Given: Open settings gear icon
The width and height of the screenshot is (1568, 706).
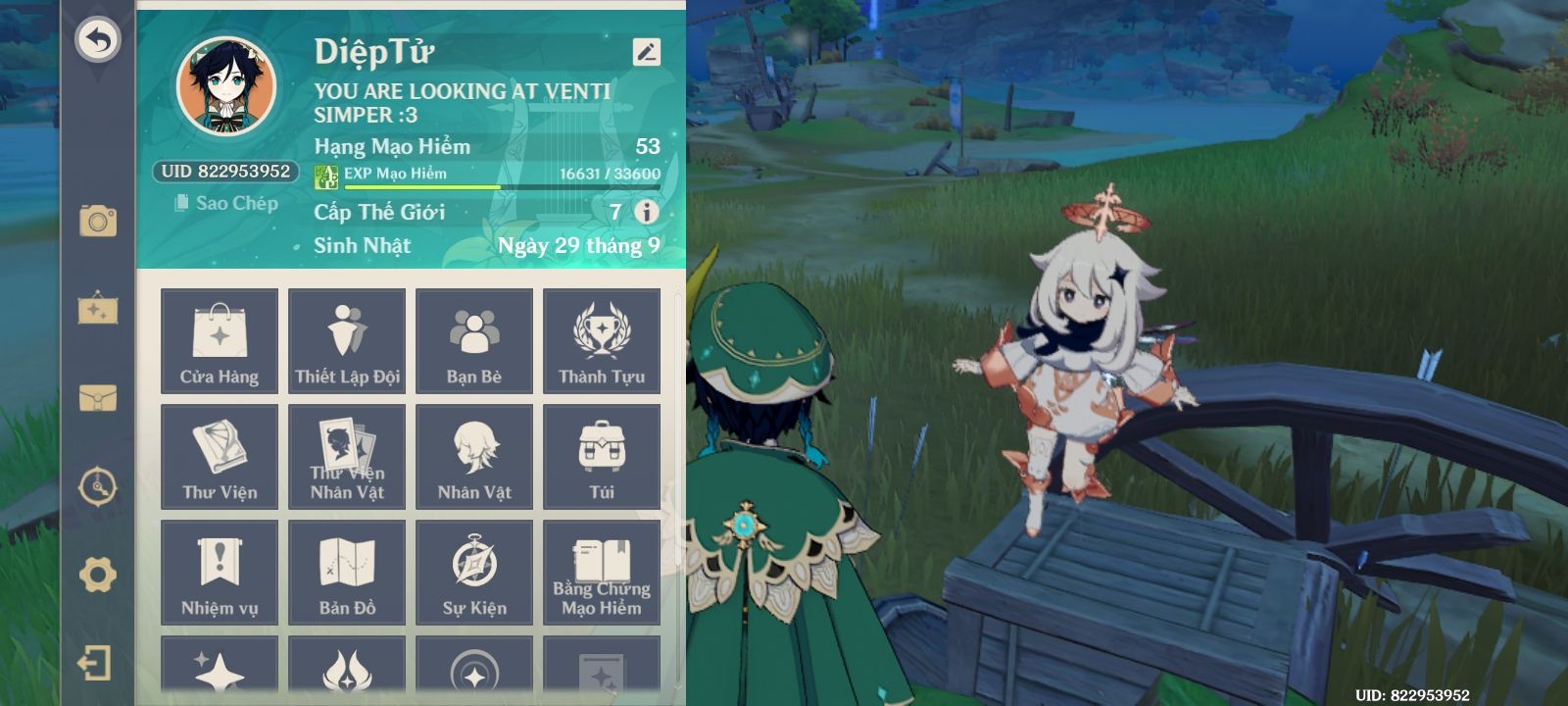Looking at the screenshot, I should tap(97, 575).
